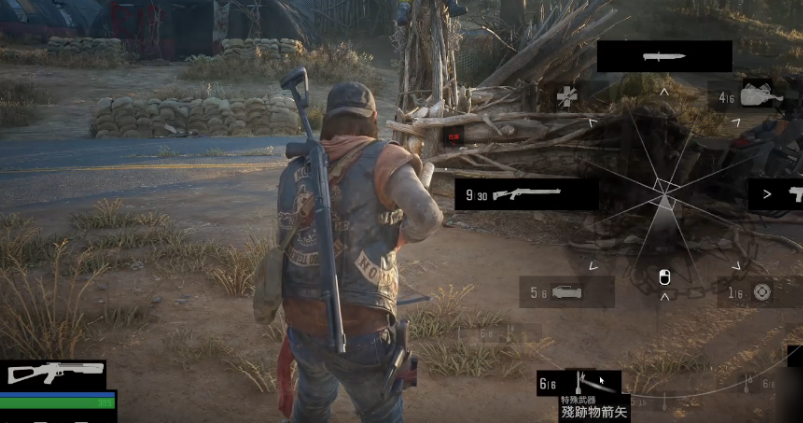The image size is (803, 423).
Task: Click the equipped weapon icon above the health bar
Action: point(54,374)
